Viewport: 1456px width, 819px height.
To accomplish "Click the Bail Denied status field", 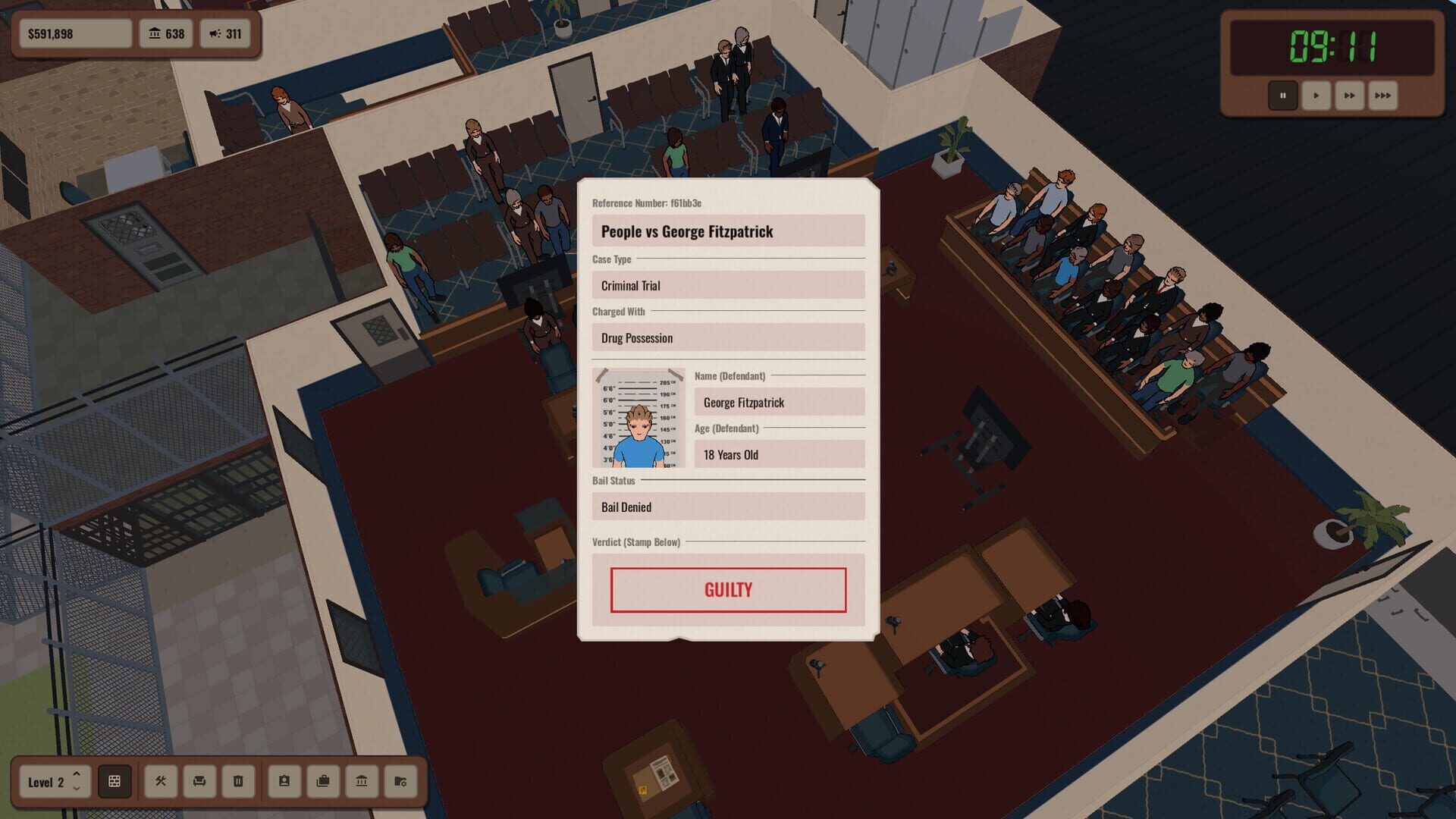I will click(727, 506).
